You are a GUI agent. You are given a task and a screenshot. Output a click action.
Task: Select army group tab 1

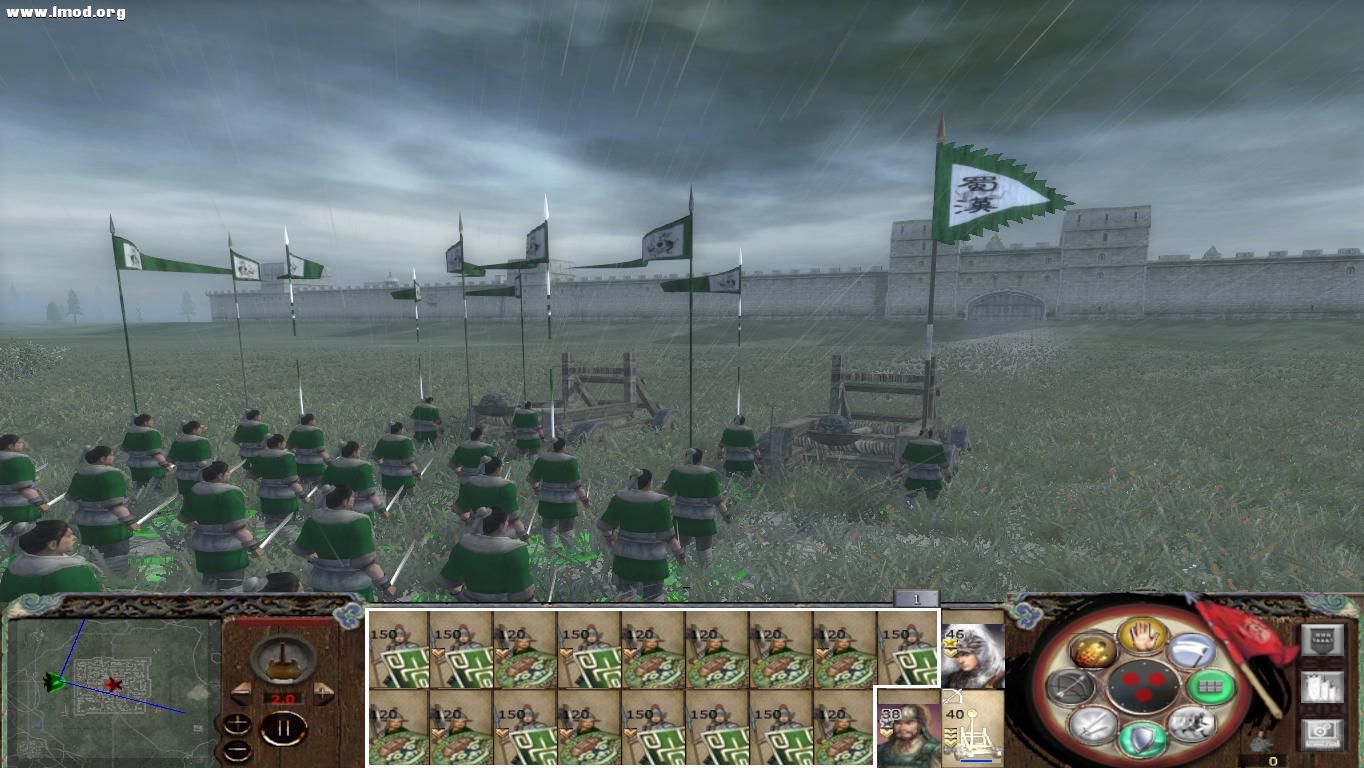point(915,597)
